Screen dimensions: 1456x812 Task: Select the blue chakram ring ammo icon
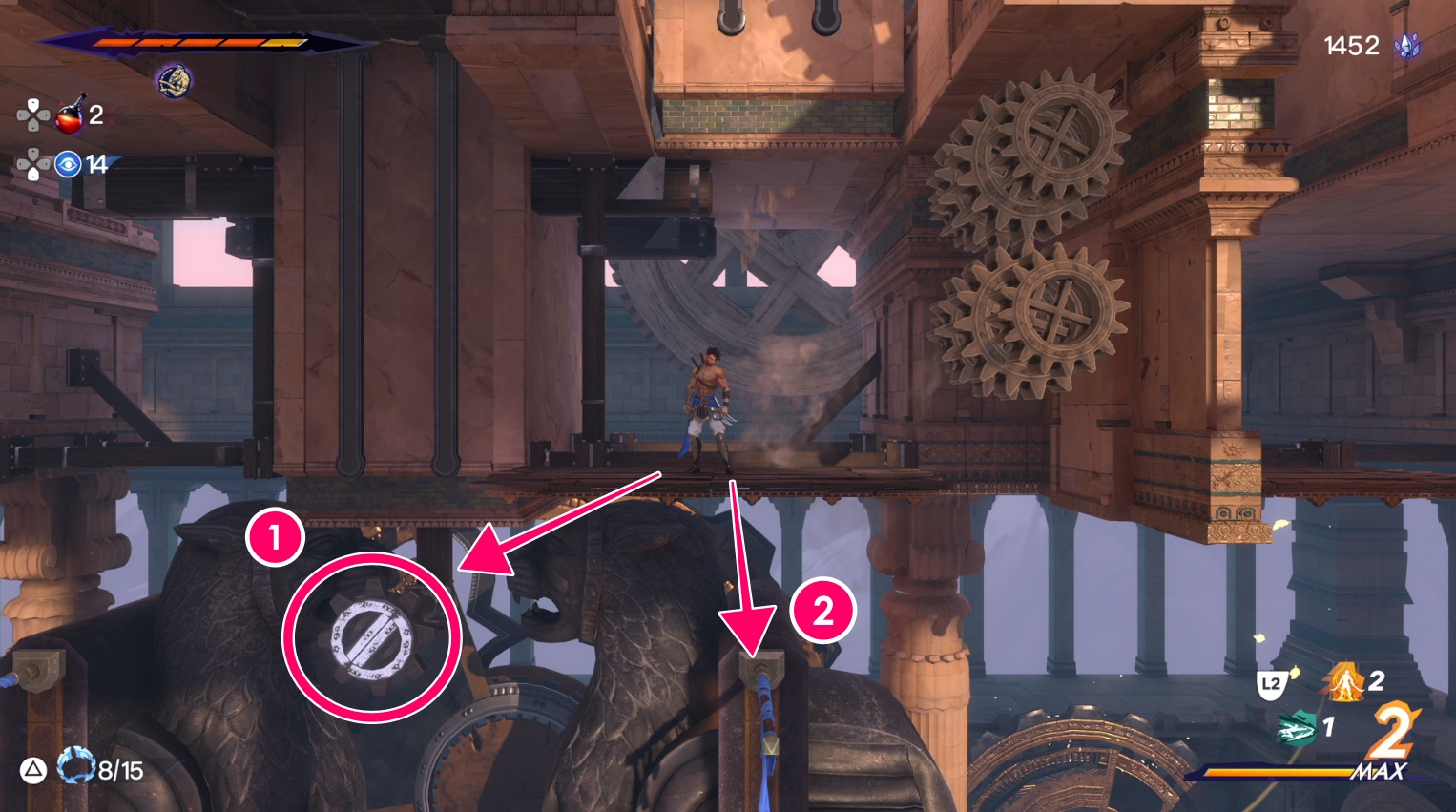pos(76,767)
